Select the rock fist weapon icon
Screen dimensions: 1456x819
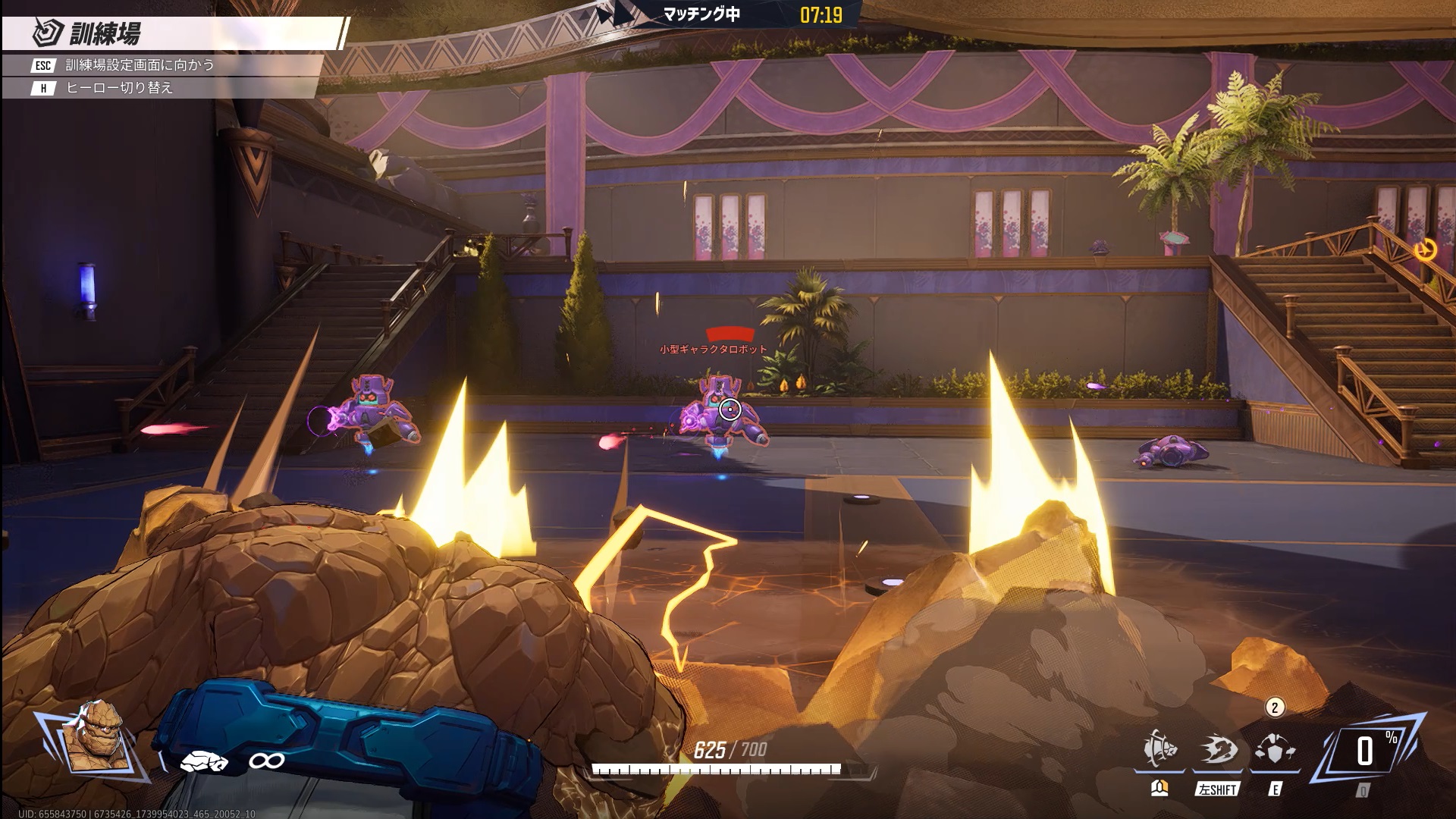pos(203,761)
